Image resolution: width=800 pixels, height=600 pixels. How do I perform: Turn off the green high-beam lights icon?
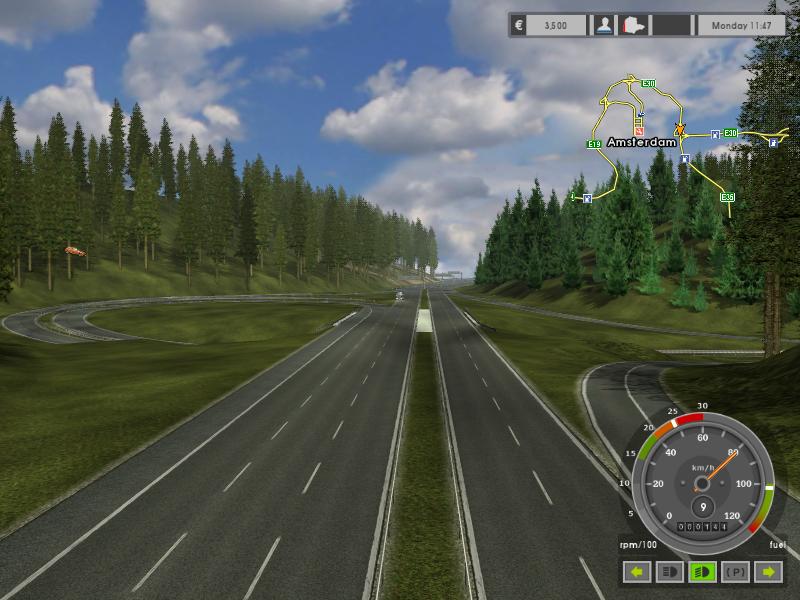702,572
